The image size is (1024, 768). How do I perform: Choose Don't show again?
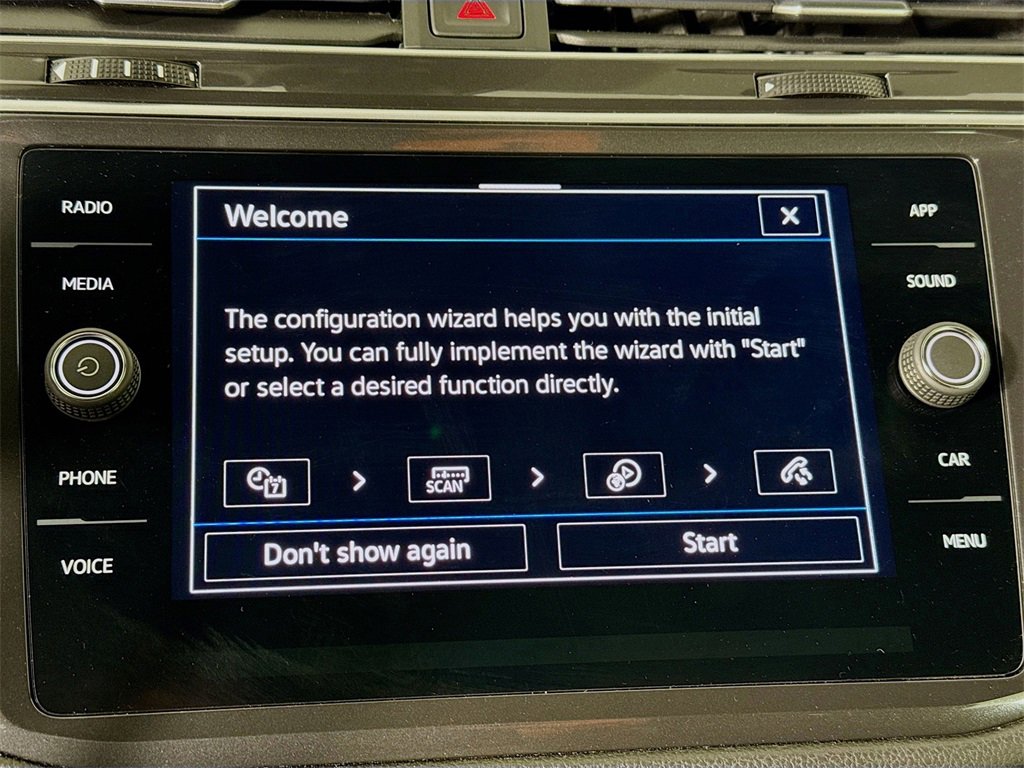366,551
